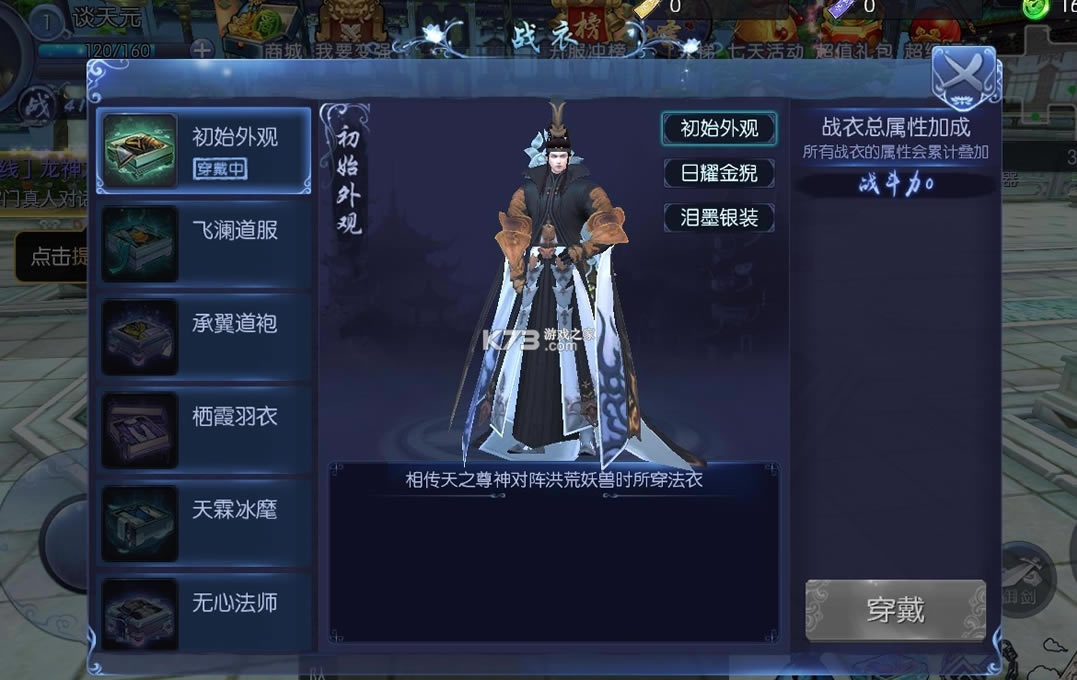The width and height of the screenshot is (1077, 680).
Task: Choose the 飞澜道服 outfit entry
Action: click(204, 243)
